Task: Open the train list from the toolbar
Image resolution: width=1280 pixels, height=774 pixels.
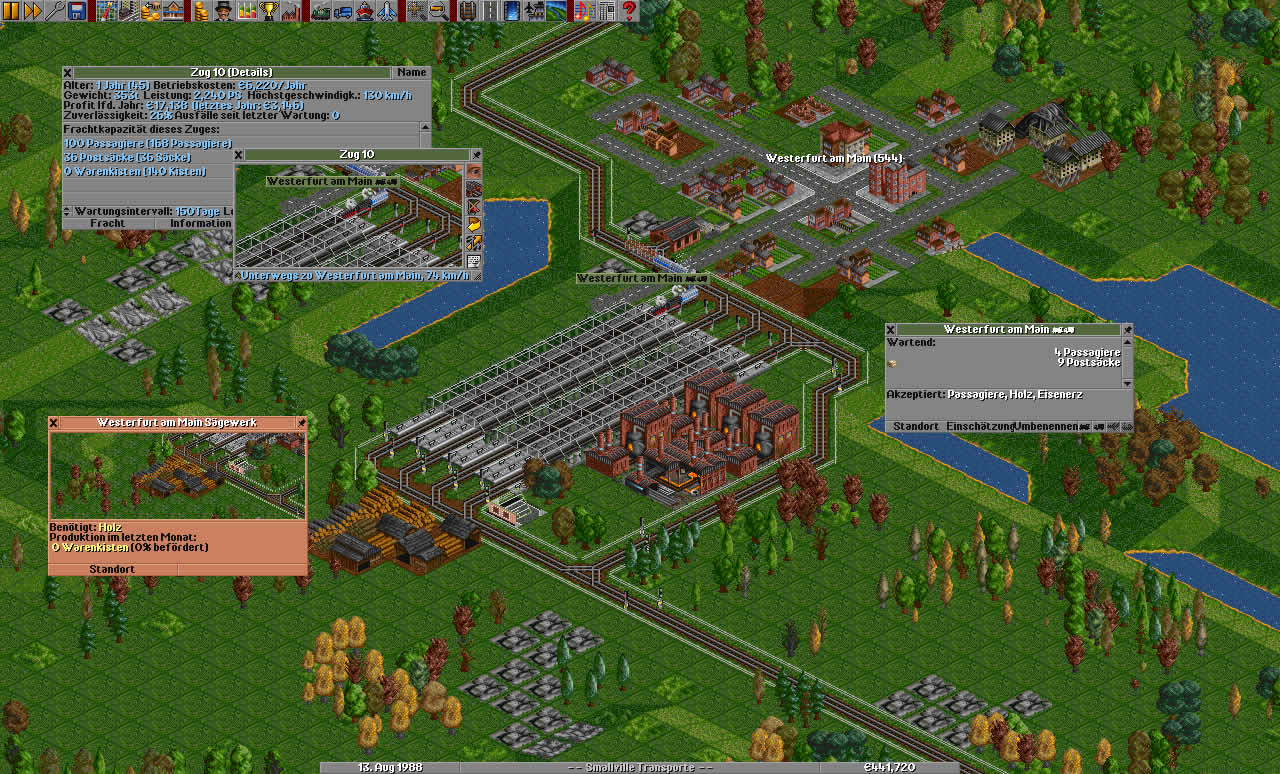Action: point(321,11)
